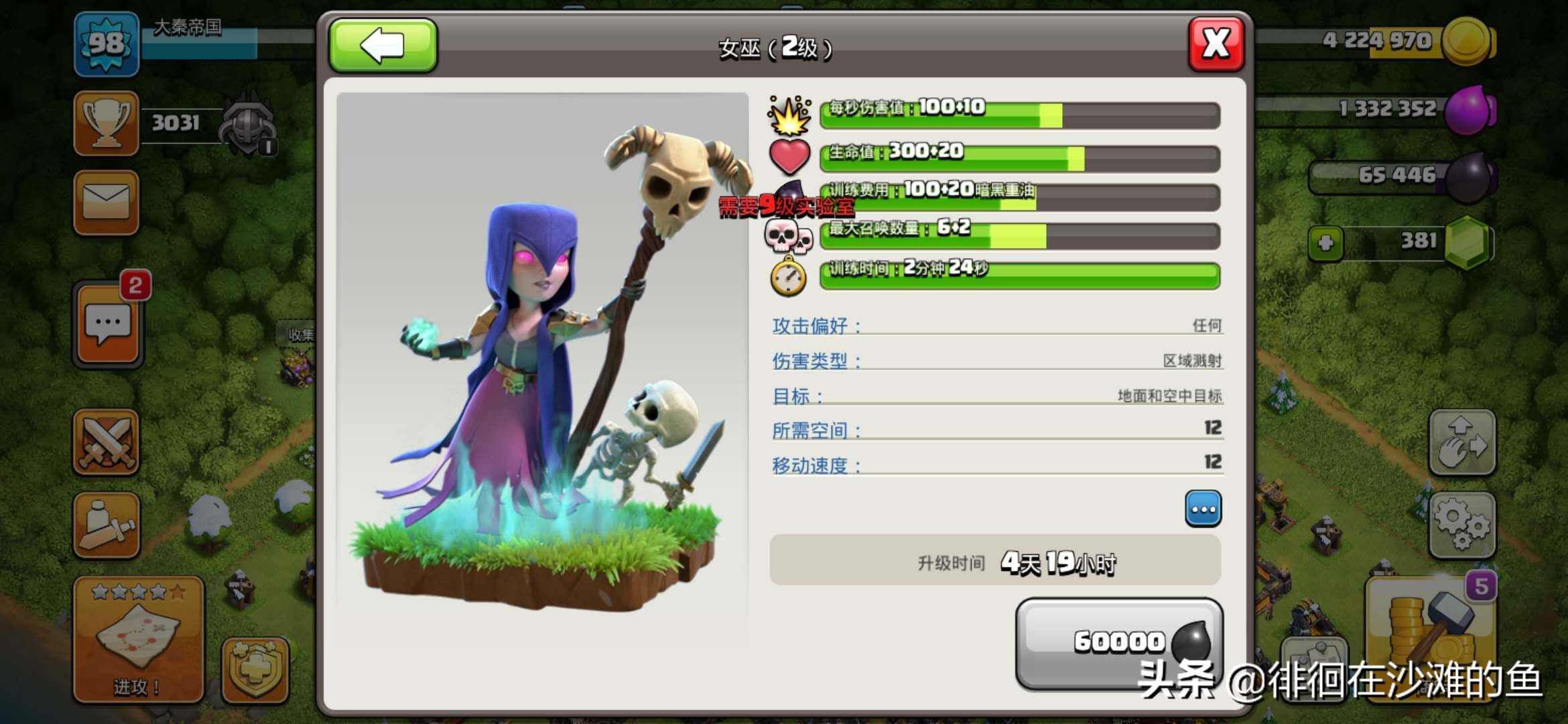
Task: Close the Witch info window
Action: pyautogui.click(x=1216, y=45)
